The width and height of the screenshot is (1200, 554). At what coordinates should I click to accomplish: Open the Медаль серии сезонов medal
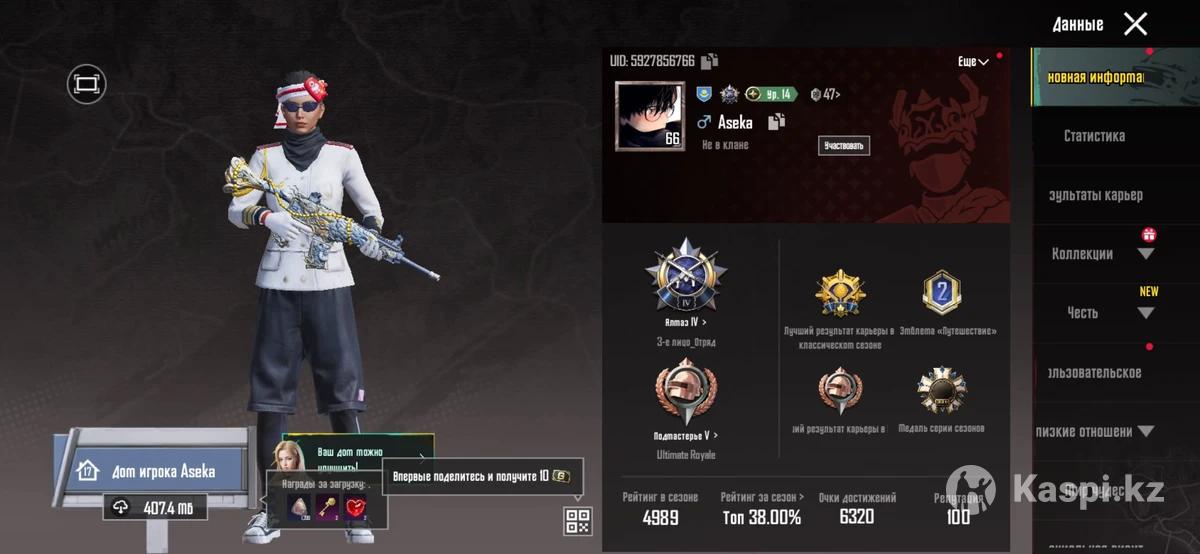[x=940, y=392]
